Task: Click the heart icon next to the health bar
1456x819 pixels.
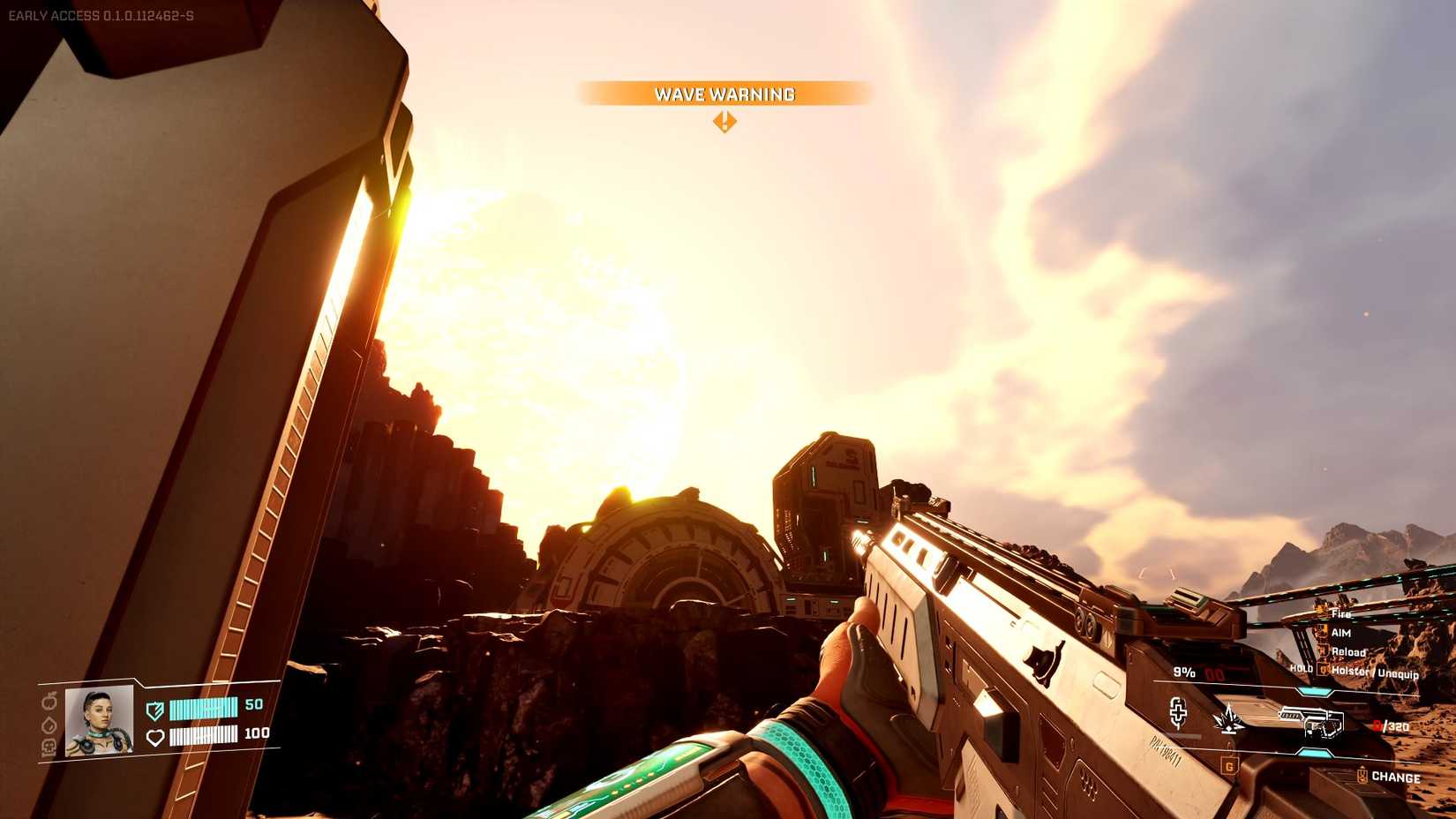Action: tap(155, 737)
